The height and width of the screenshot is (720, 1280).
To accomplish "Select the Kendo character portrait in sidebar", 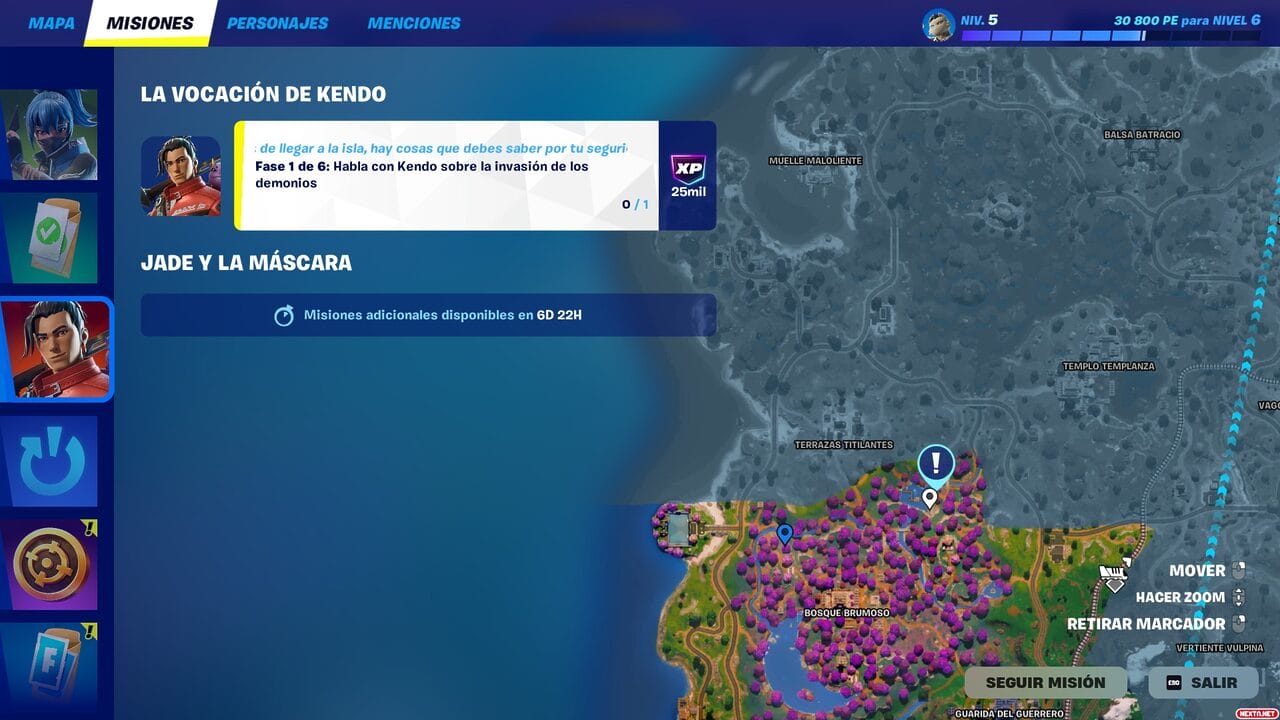I will (55, 348).
